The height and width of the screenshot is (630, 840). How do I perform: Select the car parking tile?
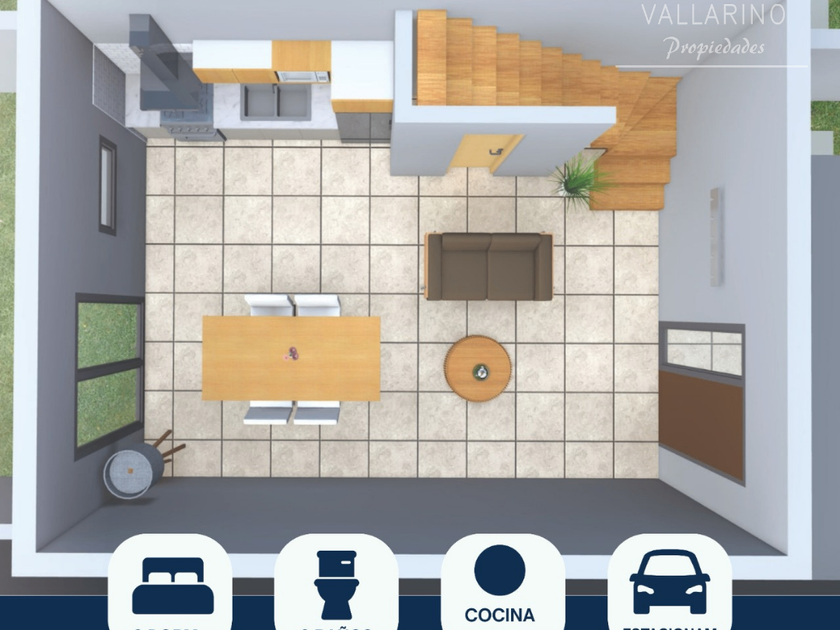point(669,584)
